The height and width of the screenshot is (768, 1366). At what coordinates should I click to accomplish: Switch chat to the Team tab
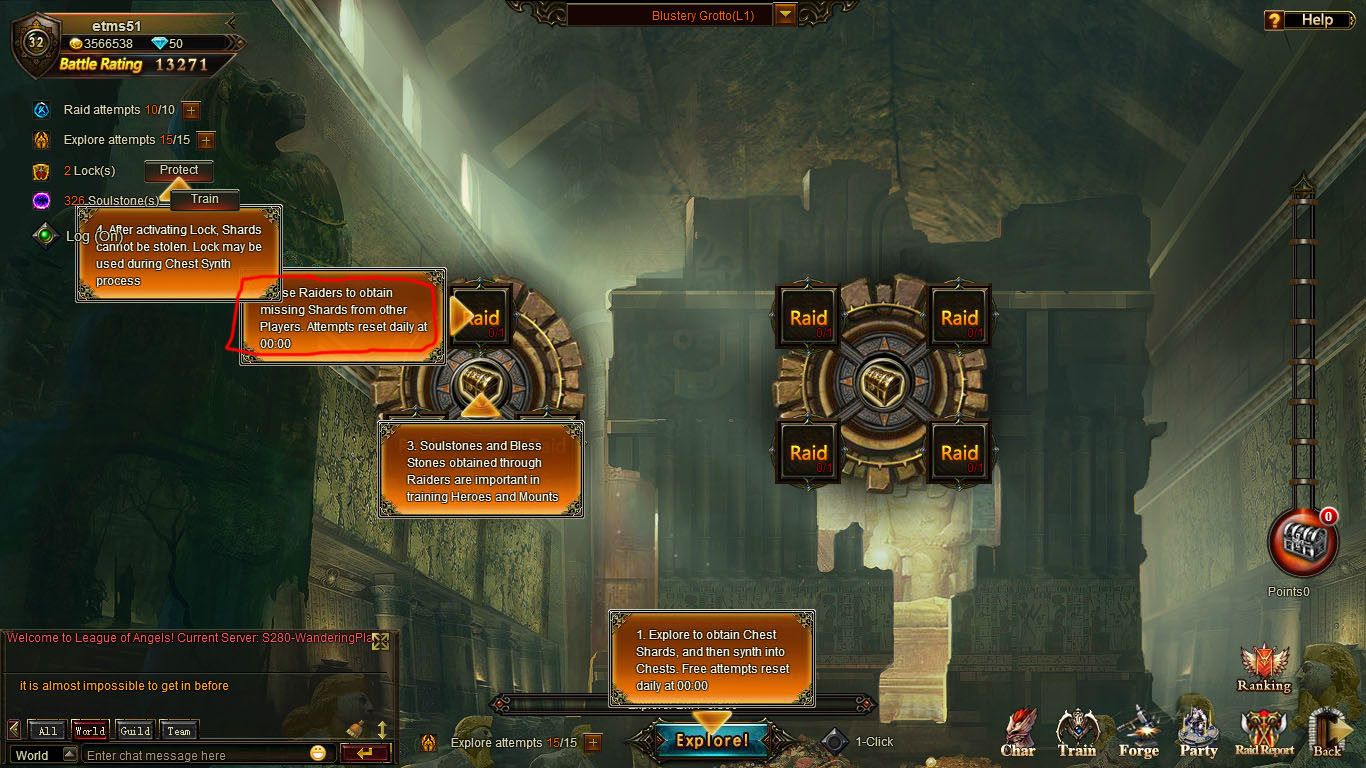(x=179, y=731)
